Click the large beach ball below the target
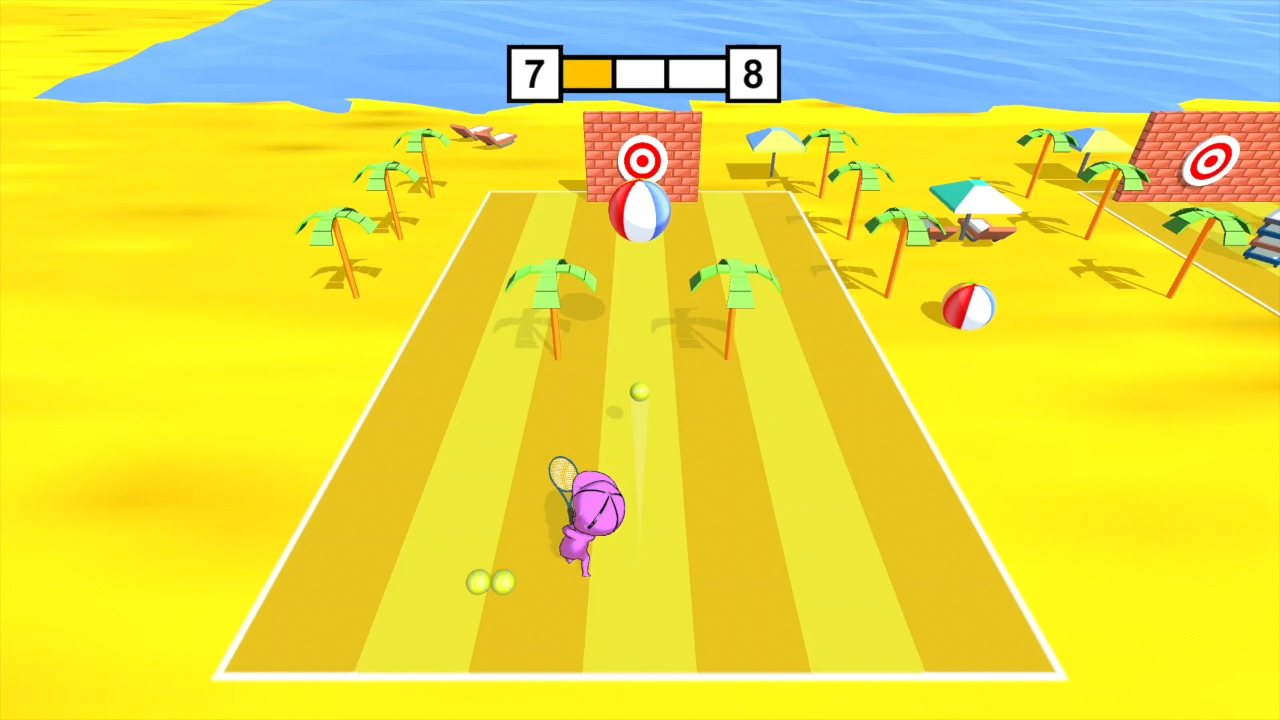The width and height of the screenshot is (1280, 720). coord(641,211)
